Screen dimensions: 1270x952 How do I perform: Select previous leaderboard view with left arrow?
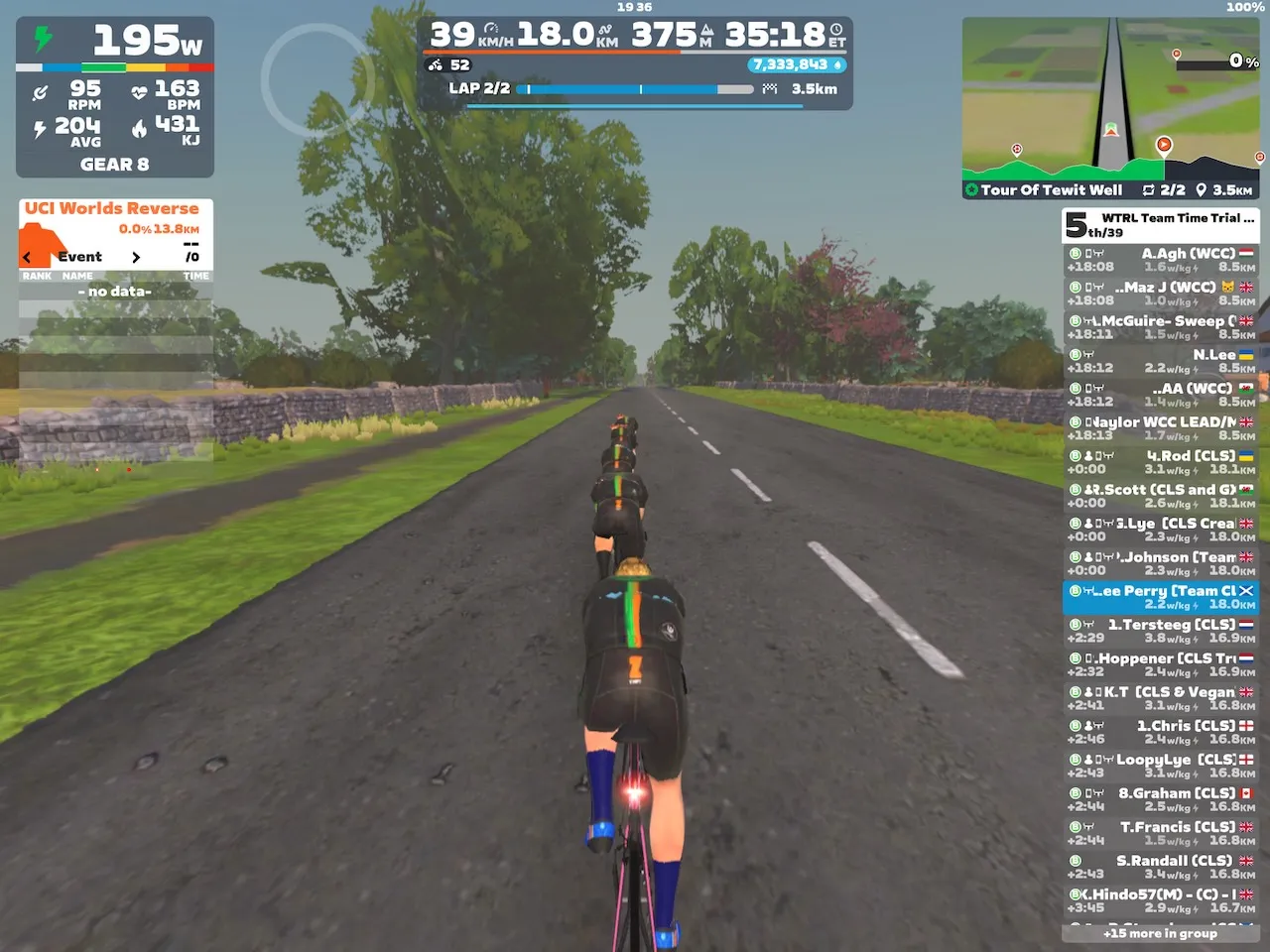pyautogui.click(x=26, y=257)
